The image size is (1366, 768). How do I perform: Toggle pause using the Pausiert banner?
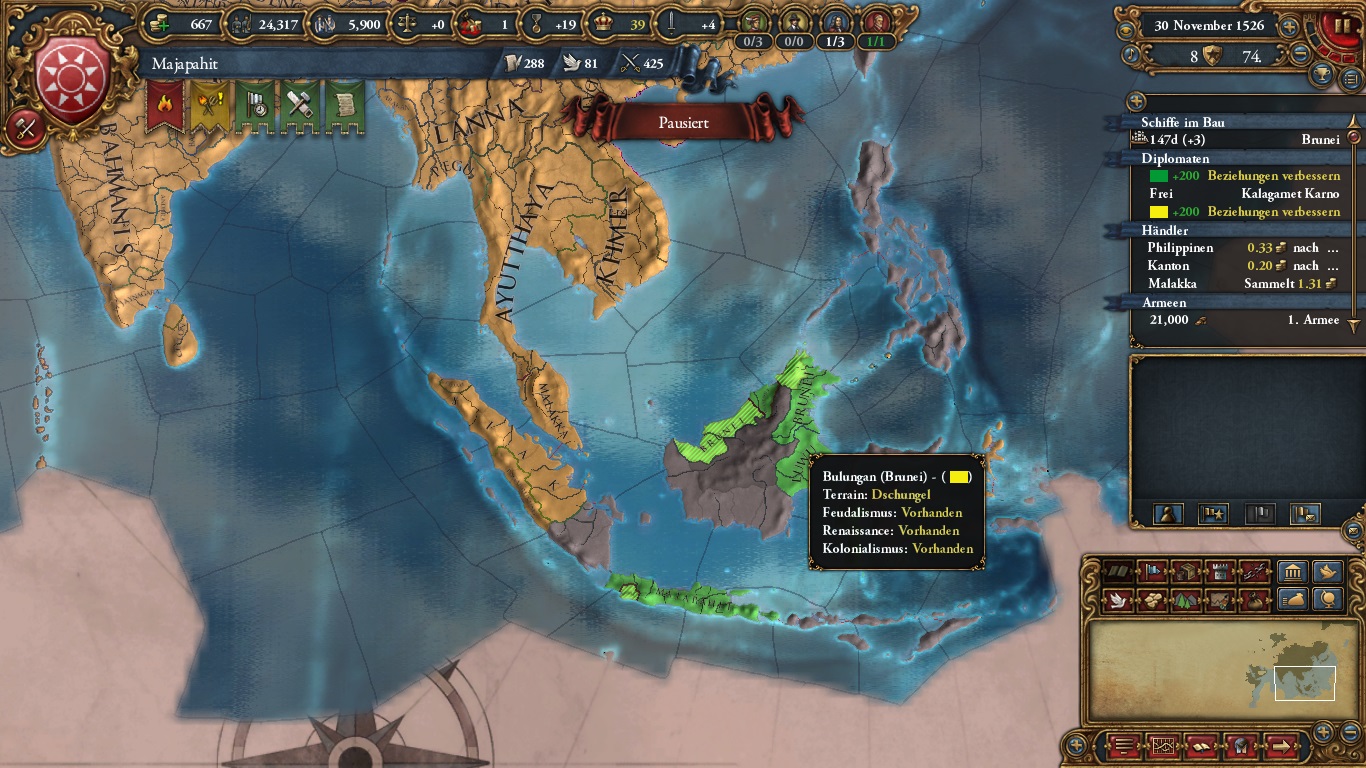click(683, 122)
